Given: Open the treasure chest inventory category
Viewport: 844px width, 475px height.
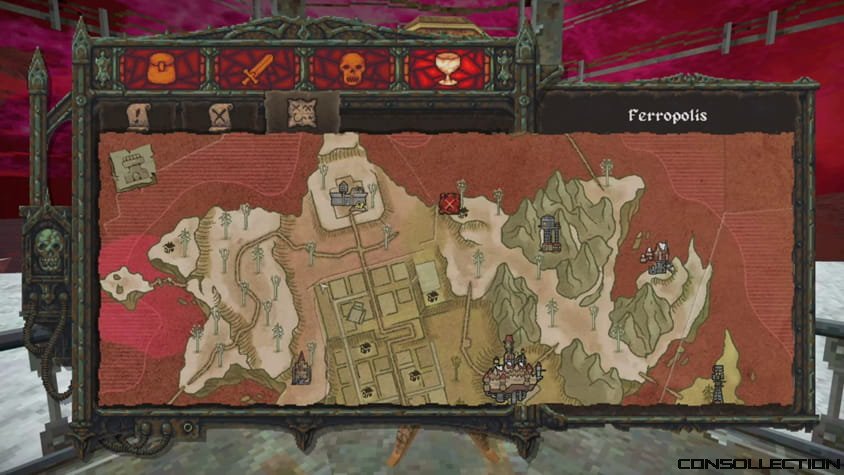Looking at the screenshot, I should pos(161,69).
